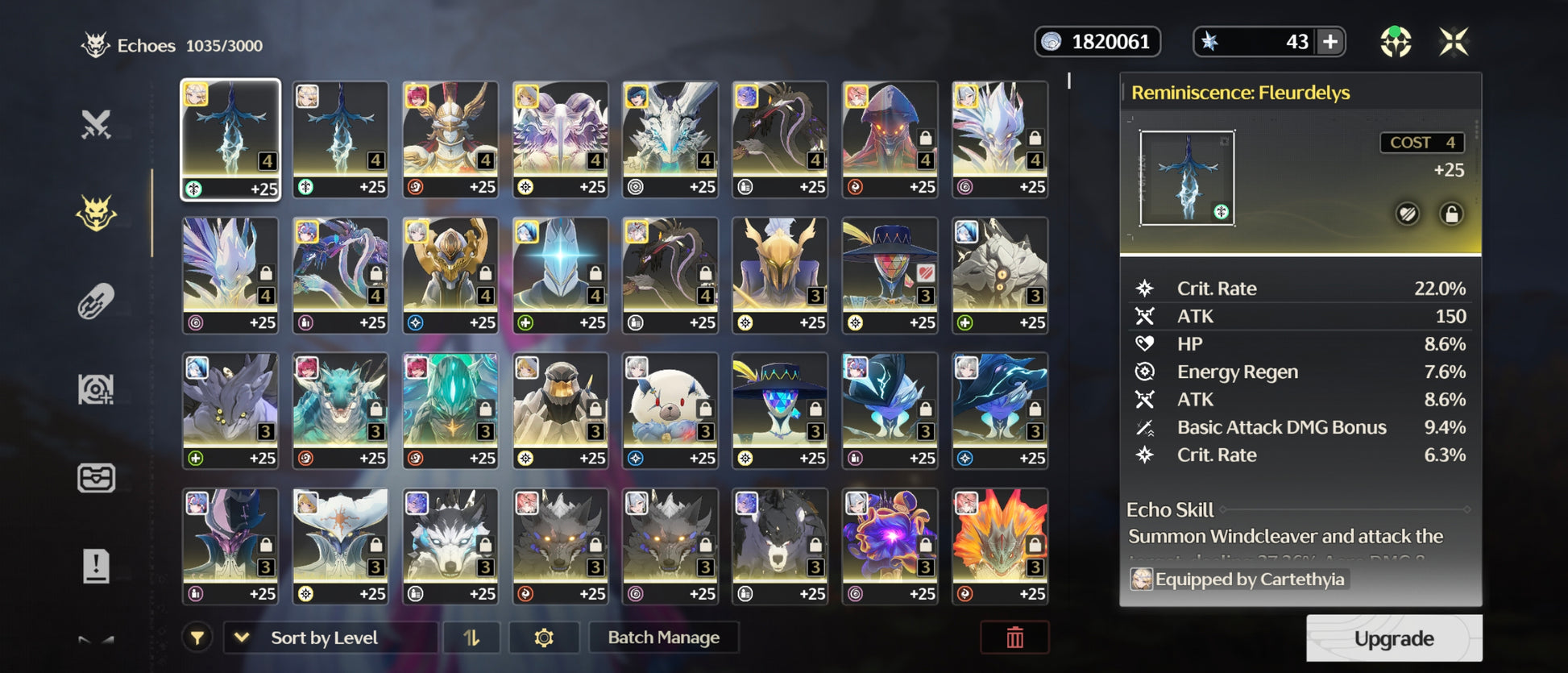Click the red trash can button
The width and height of the screenshot is (1568, 673).
(x=1014, y=638)
